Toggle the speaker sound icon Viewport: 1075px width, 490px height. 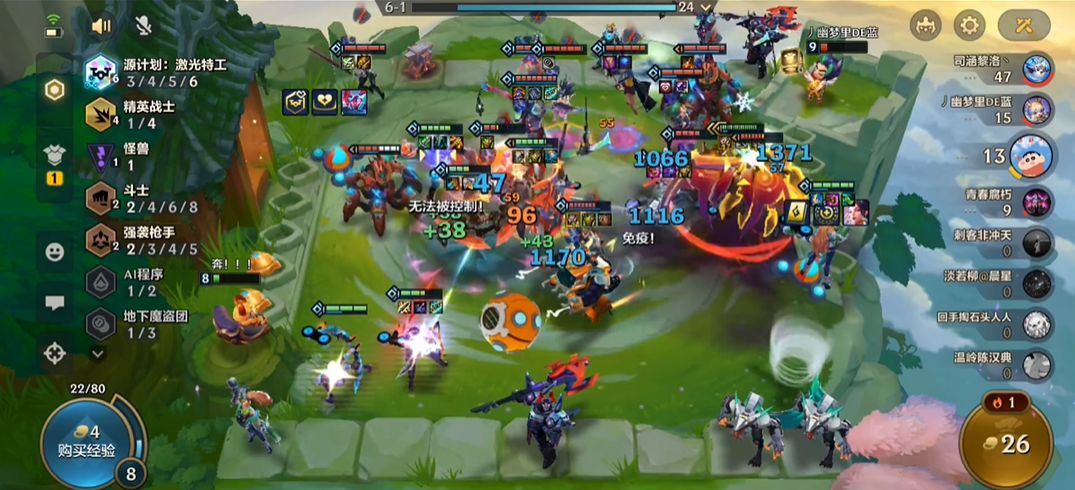coord(101,25)
